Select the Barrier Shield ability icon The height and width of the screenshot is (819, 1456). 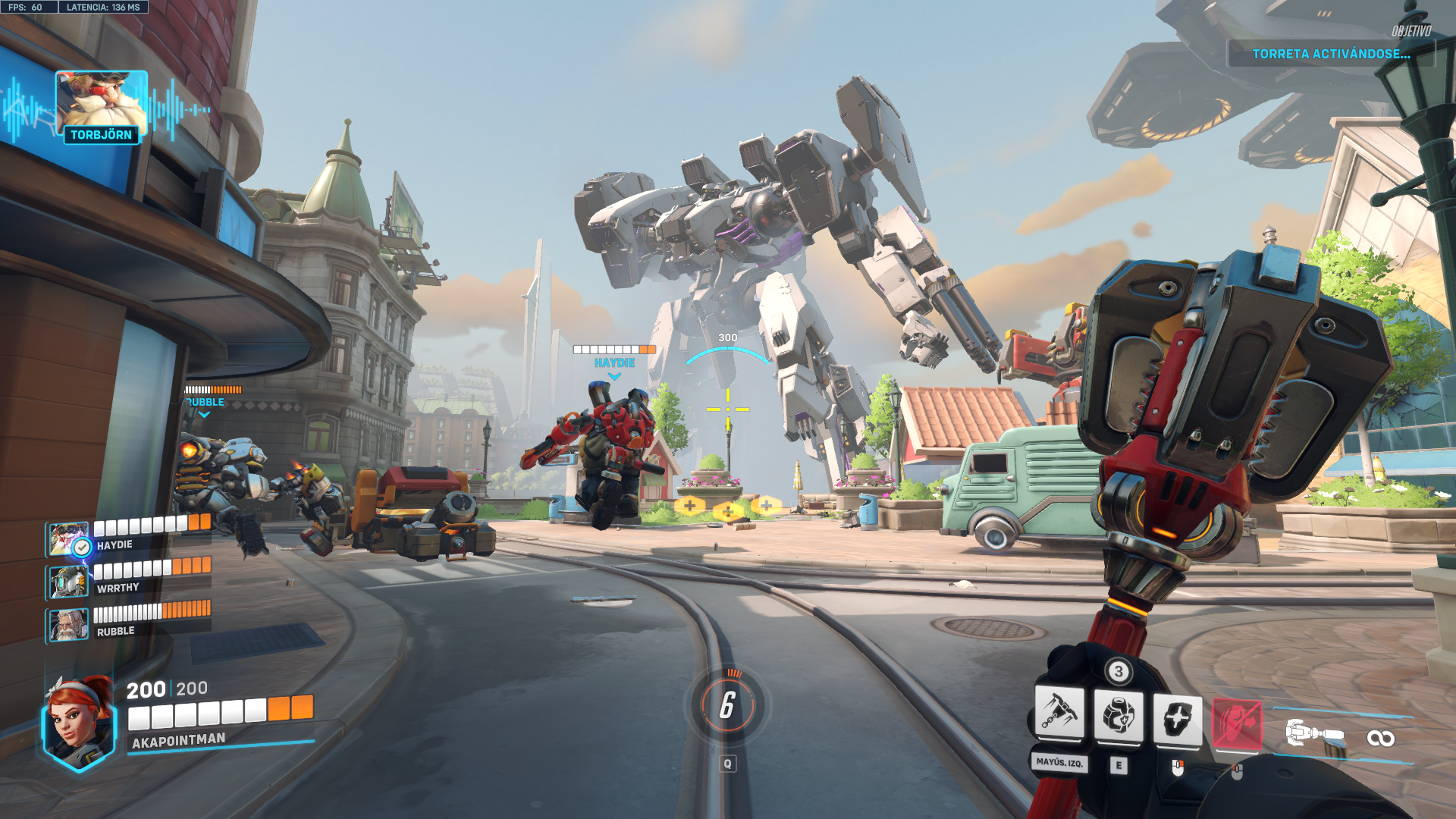[1177, 717]
